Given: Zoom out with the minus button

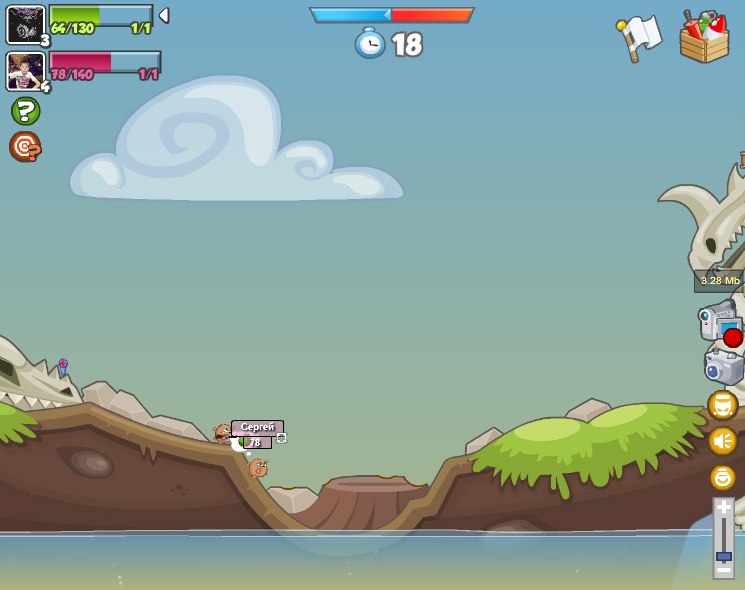Looking at the screenshot, I should coord(723,569).
